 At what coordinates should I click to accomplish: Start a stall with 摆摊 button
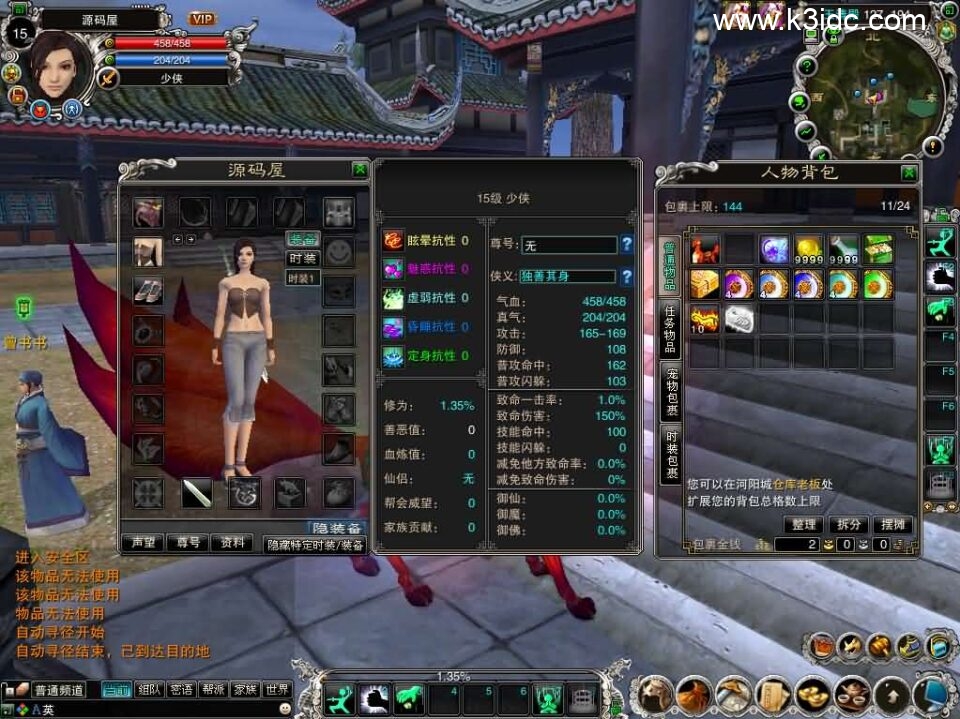click(x=893, y=524)
